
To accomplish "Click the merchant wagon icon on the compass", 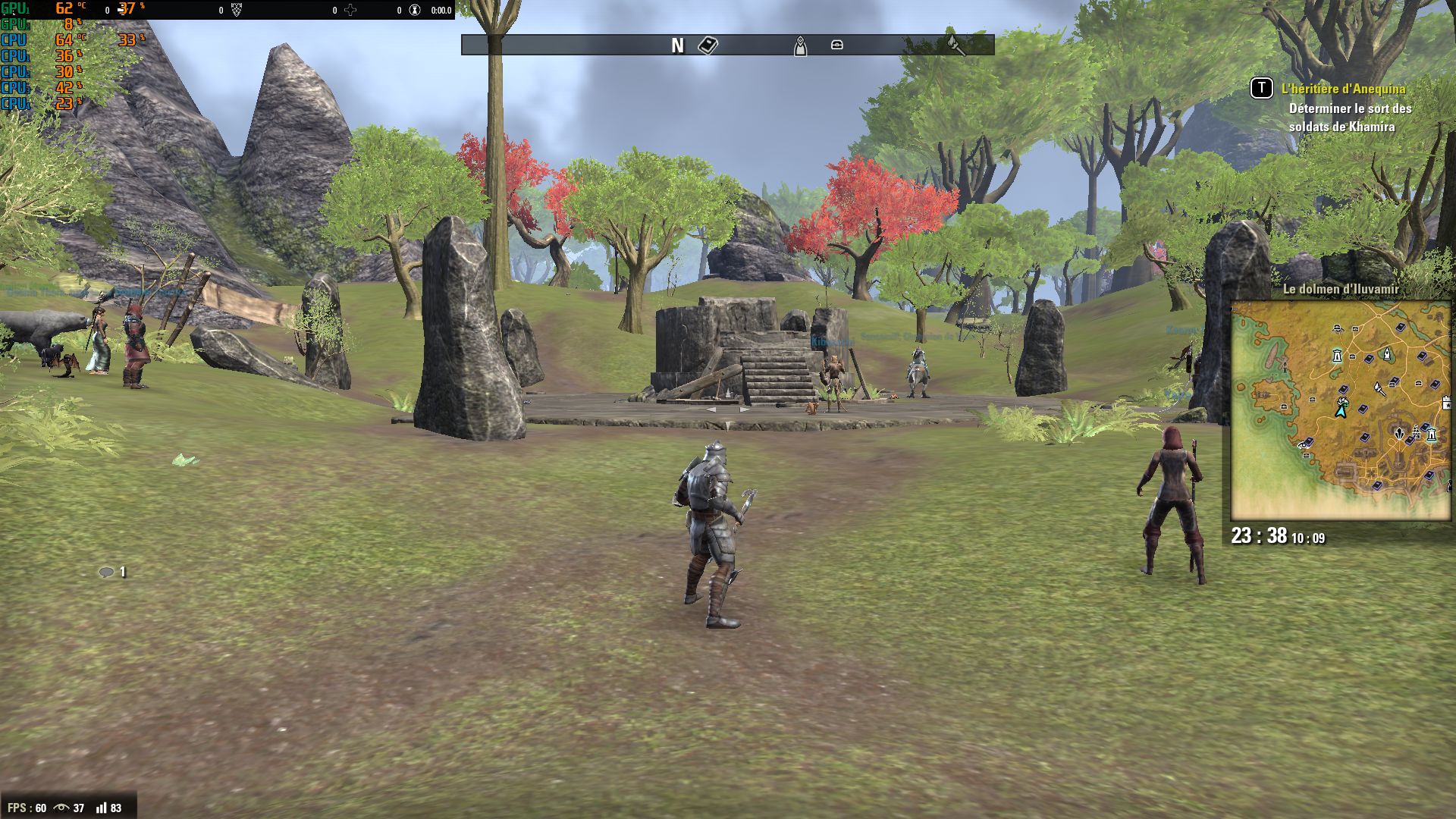I will [x=836, y=45].
